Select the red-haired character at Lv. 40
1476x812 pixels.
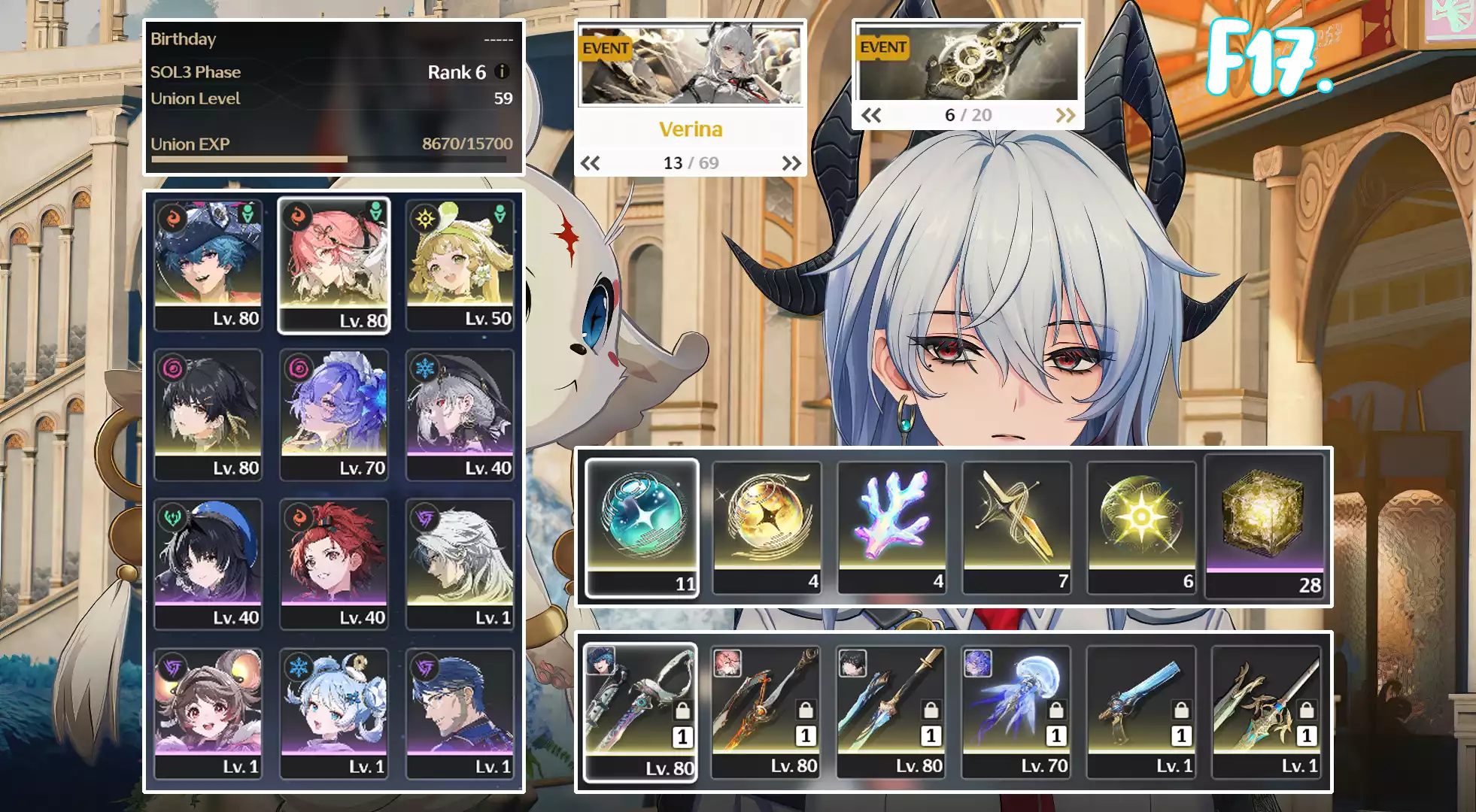click(x=334, y=563)
